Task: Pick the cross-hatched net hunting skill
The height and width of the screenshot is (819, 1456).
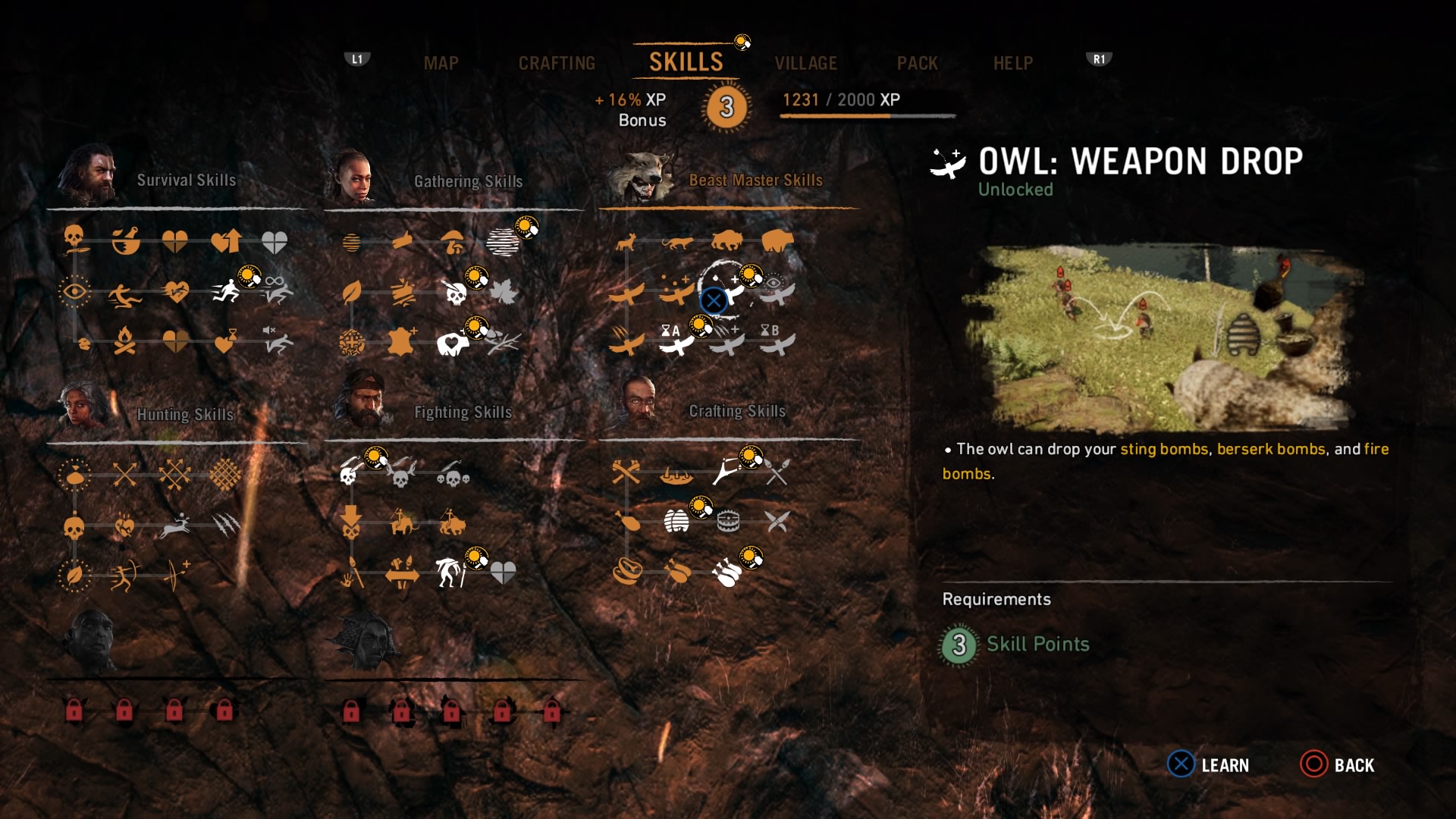Action: (225, 475)
